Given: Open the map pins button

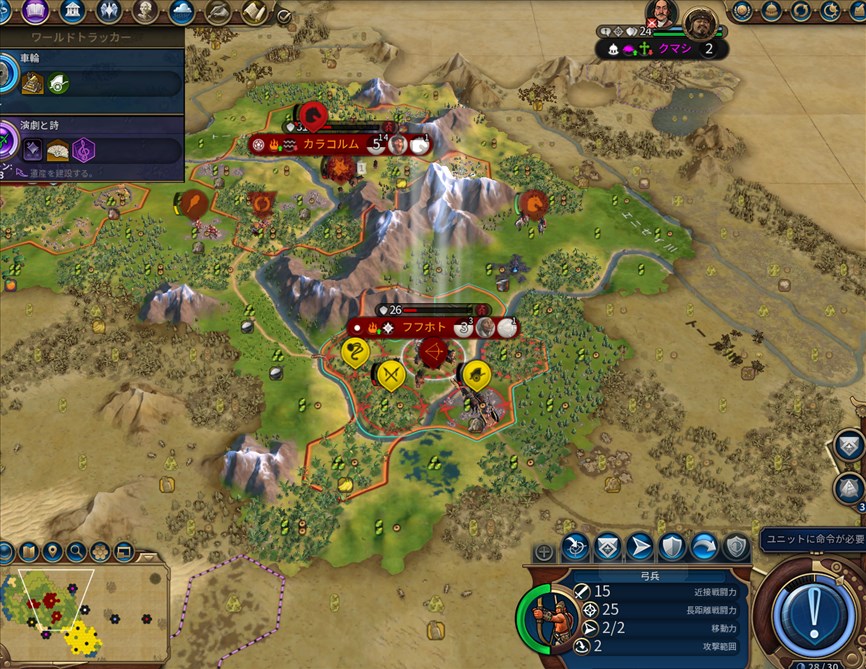Looking at the screenshot, I should [x=52, y=551].
